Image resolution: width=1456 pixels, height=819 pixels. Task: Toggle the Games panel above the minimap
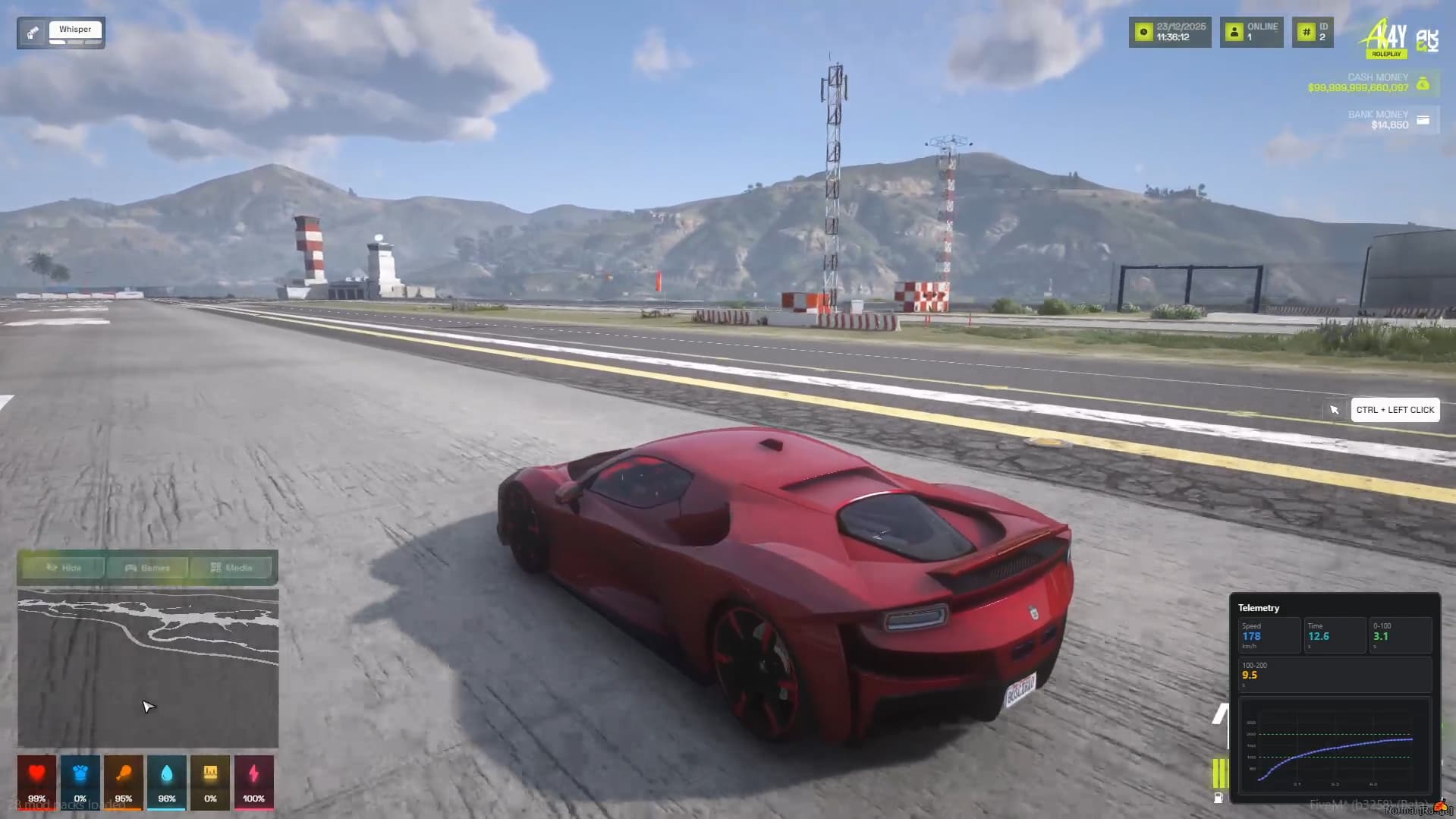[148, 567]
